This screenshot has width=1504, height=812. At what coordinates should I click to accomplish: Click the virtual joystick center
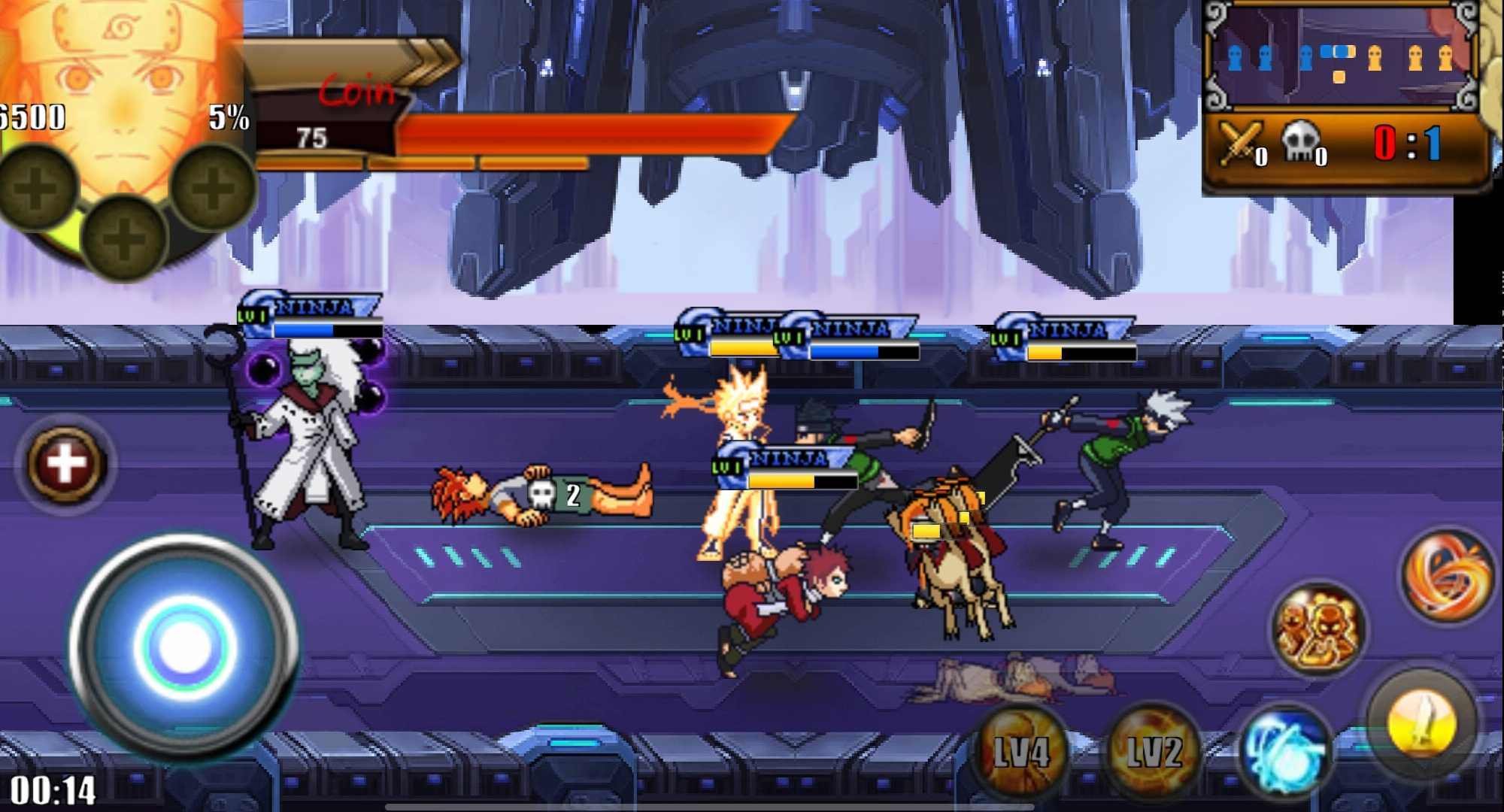183,647
